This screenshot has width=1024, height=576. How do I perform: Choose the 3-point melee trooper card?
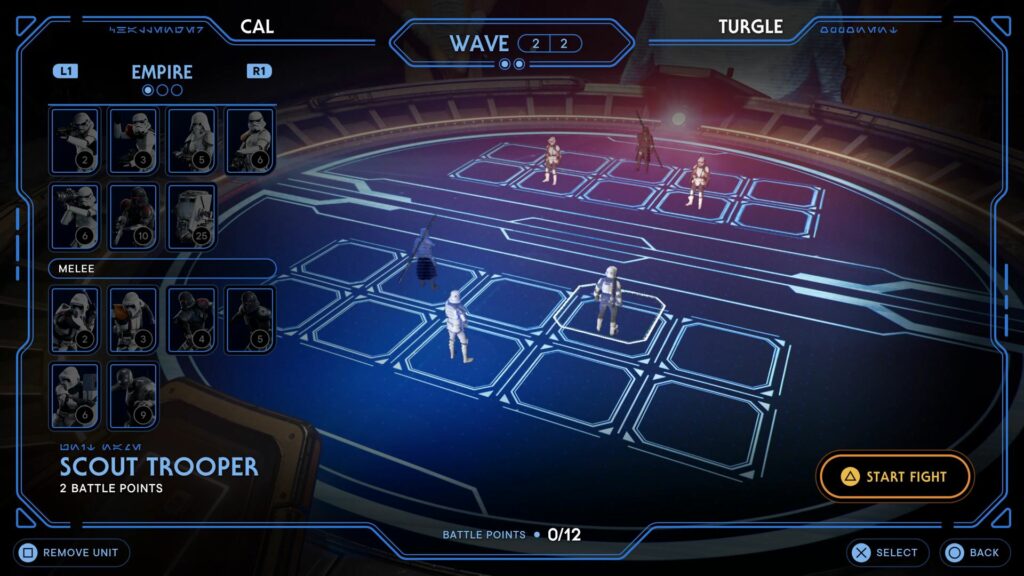pyautogui.click(x=133, y=320)
